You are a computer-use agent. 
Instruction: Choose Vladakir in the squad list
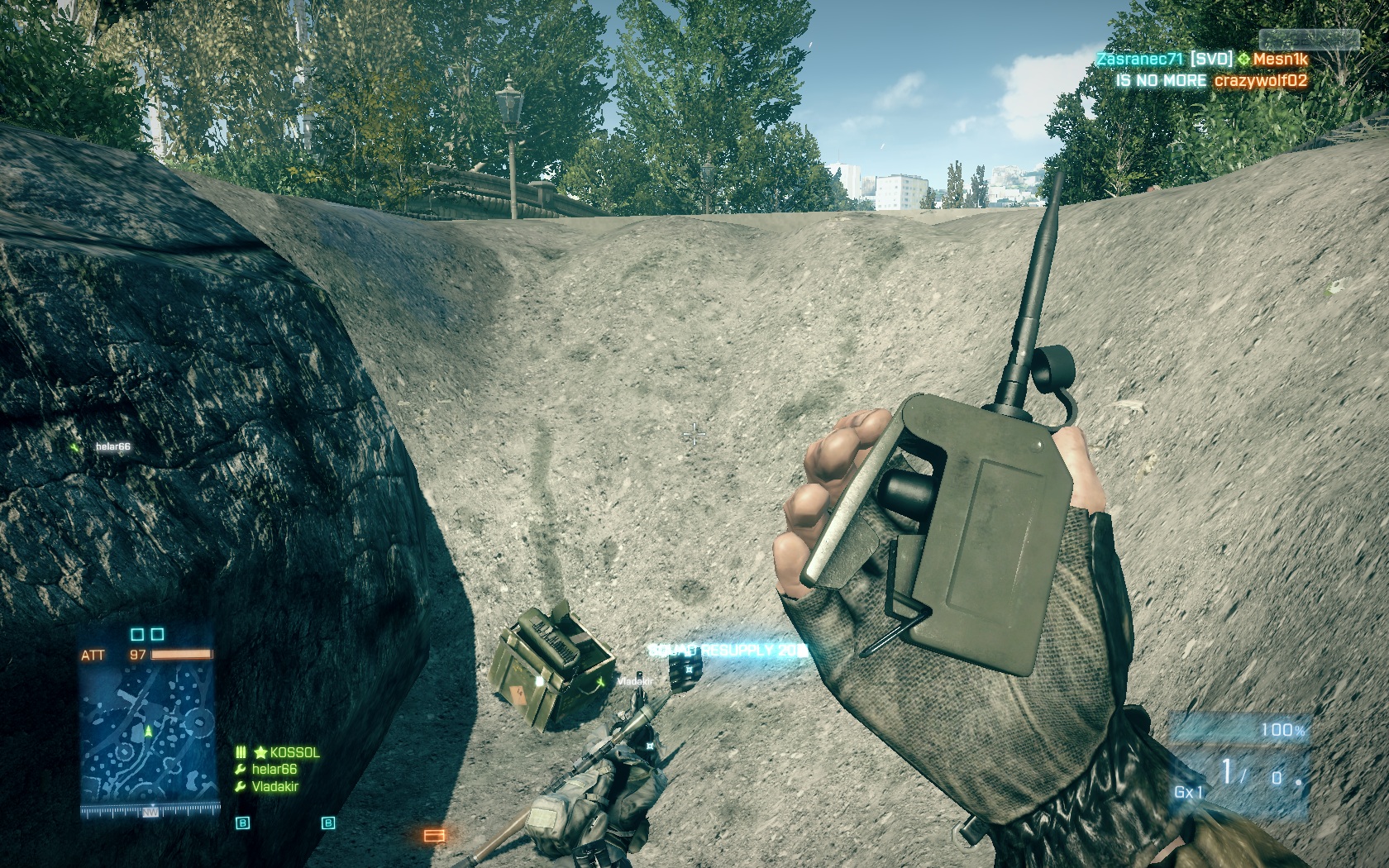pyautogui.click(x=274, y=787)
